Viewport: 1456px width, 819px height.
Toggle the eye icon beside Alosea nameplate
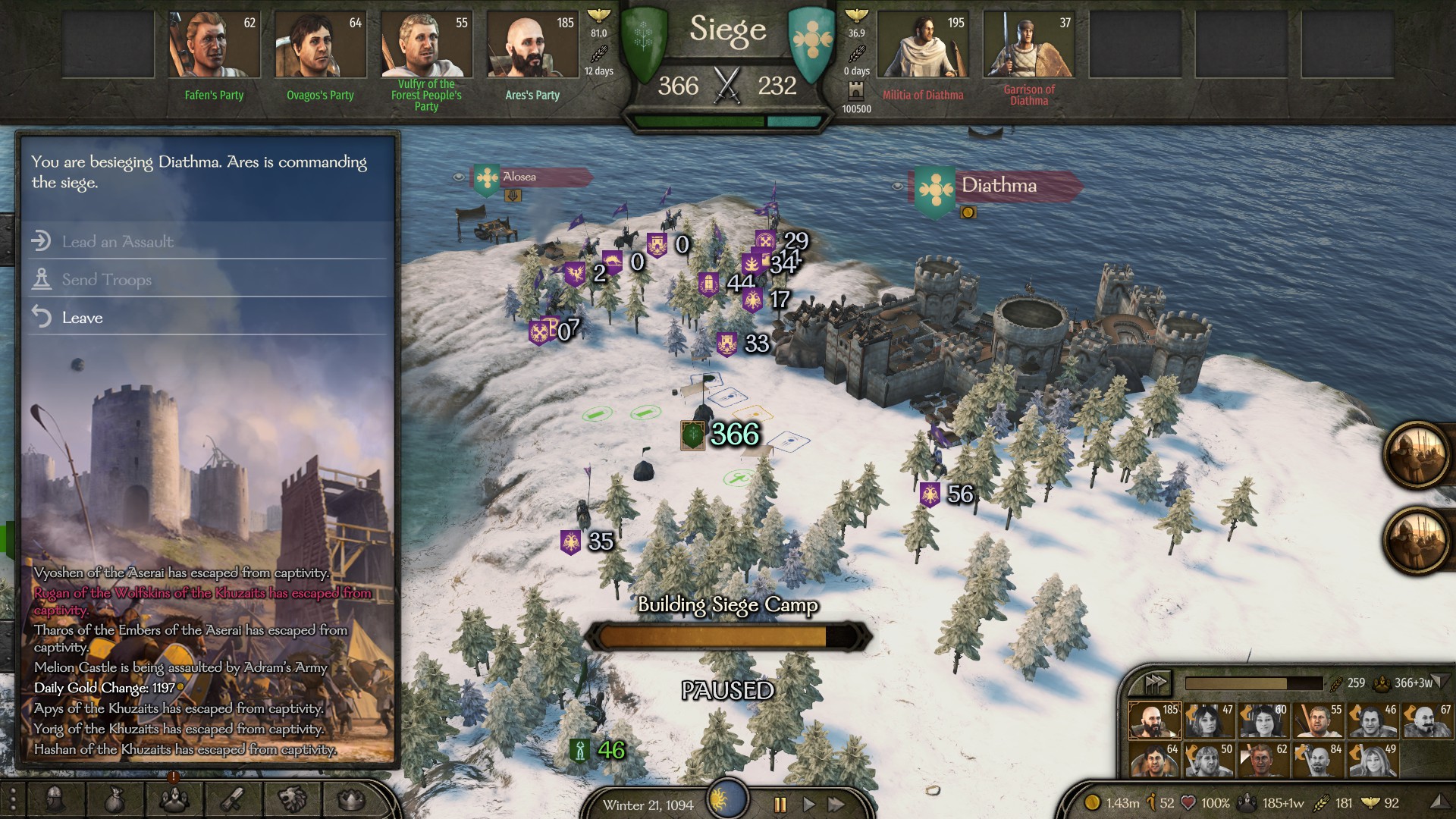point(459,177)
